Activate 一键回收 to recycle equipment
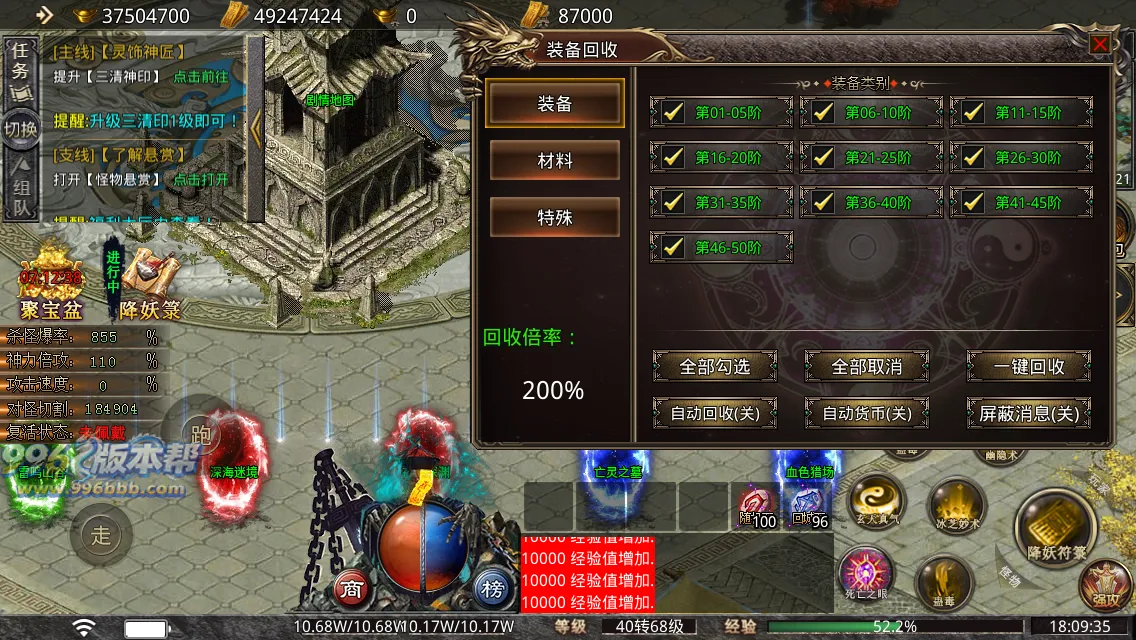Viewport: 1136px width, 640px height. tap(1028, 367)
